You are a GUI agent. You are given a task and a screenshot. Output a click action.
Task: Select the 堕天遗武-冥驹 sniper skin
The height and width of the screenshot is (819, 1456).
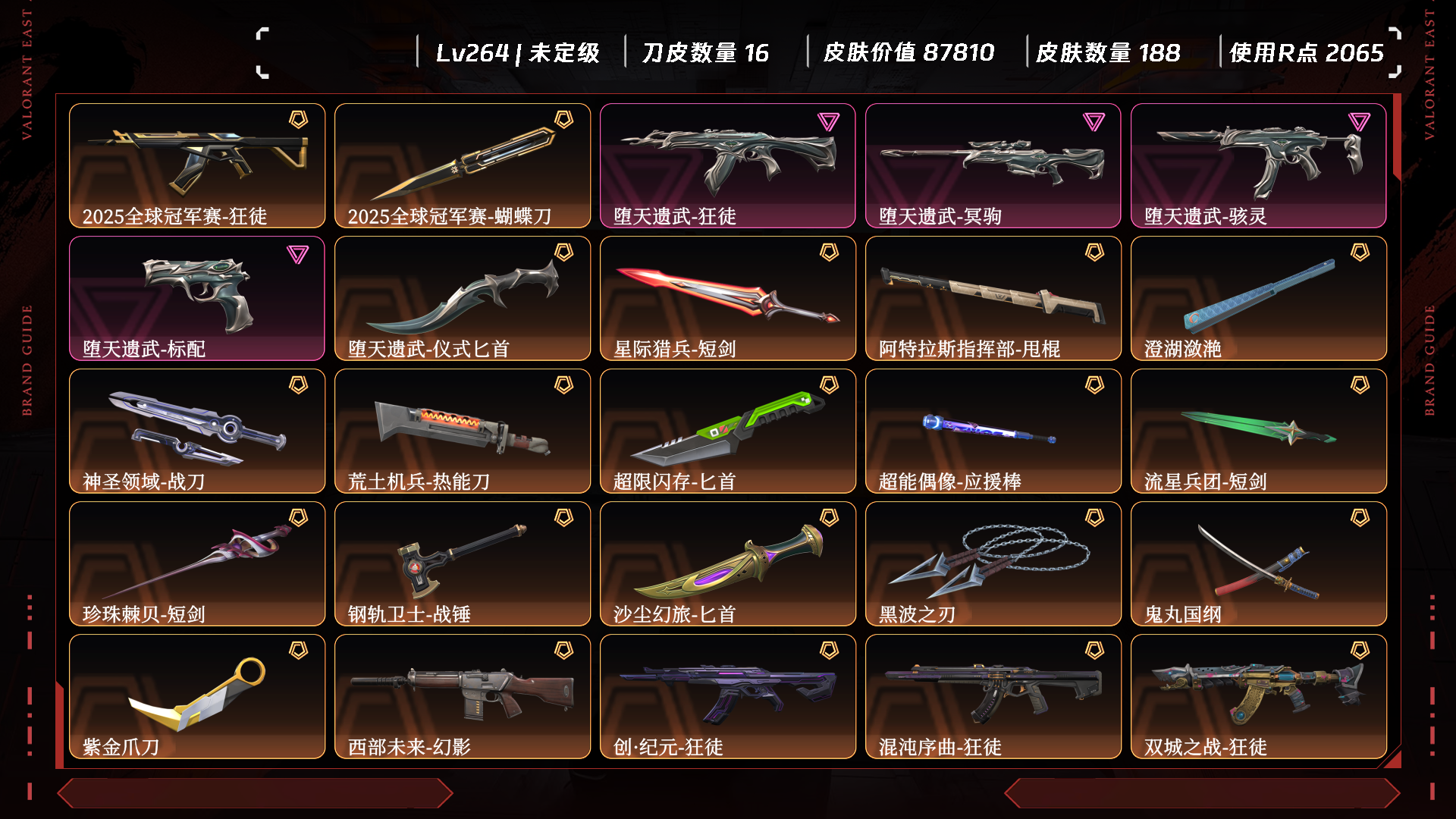[993, 165]
